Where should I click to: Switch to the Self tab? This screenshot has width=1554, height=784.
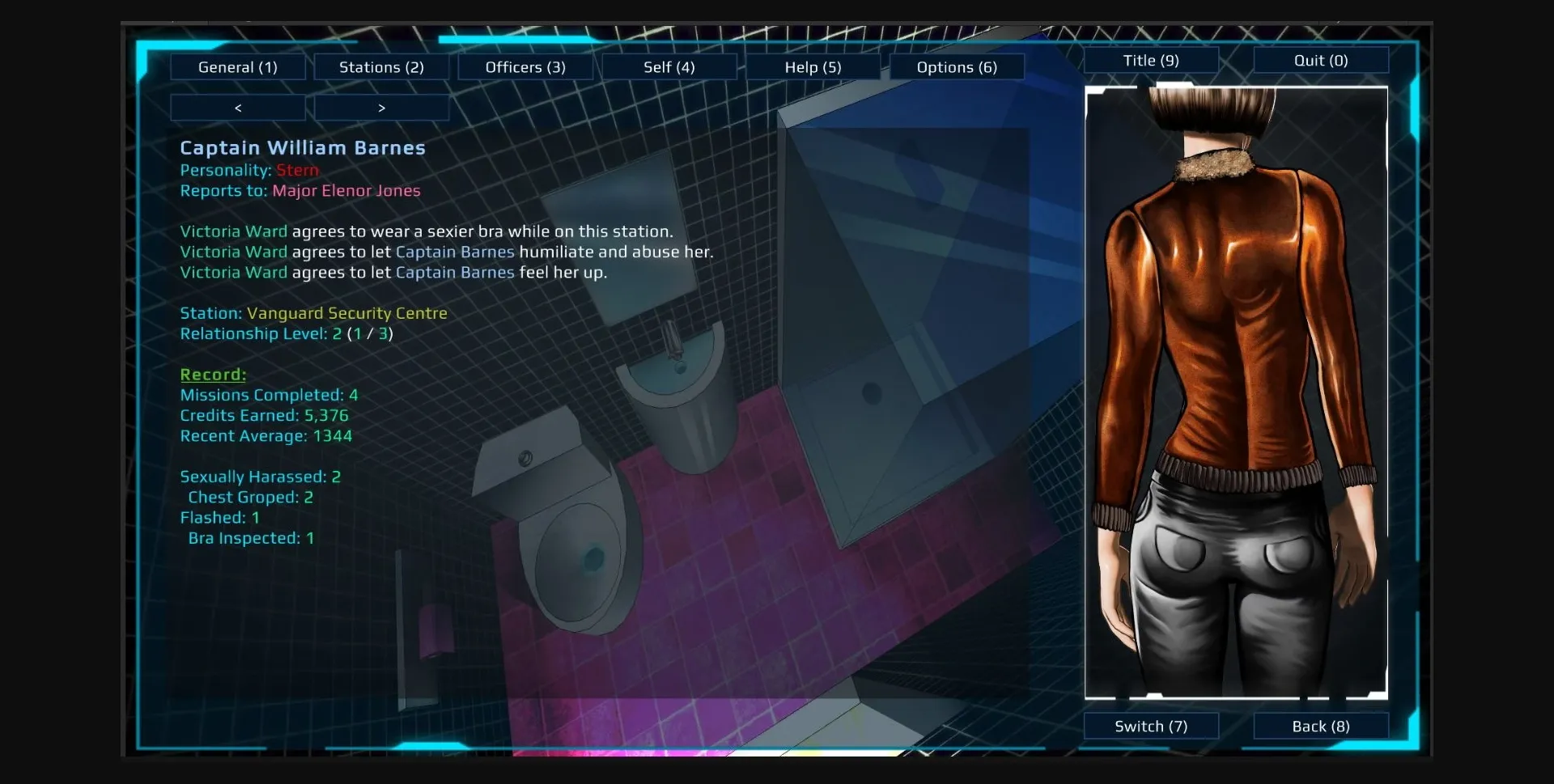click(x=669, y=67)
